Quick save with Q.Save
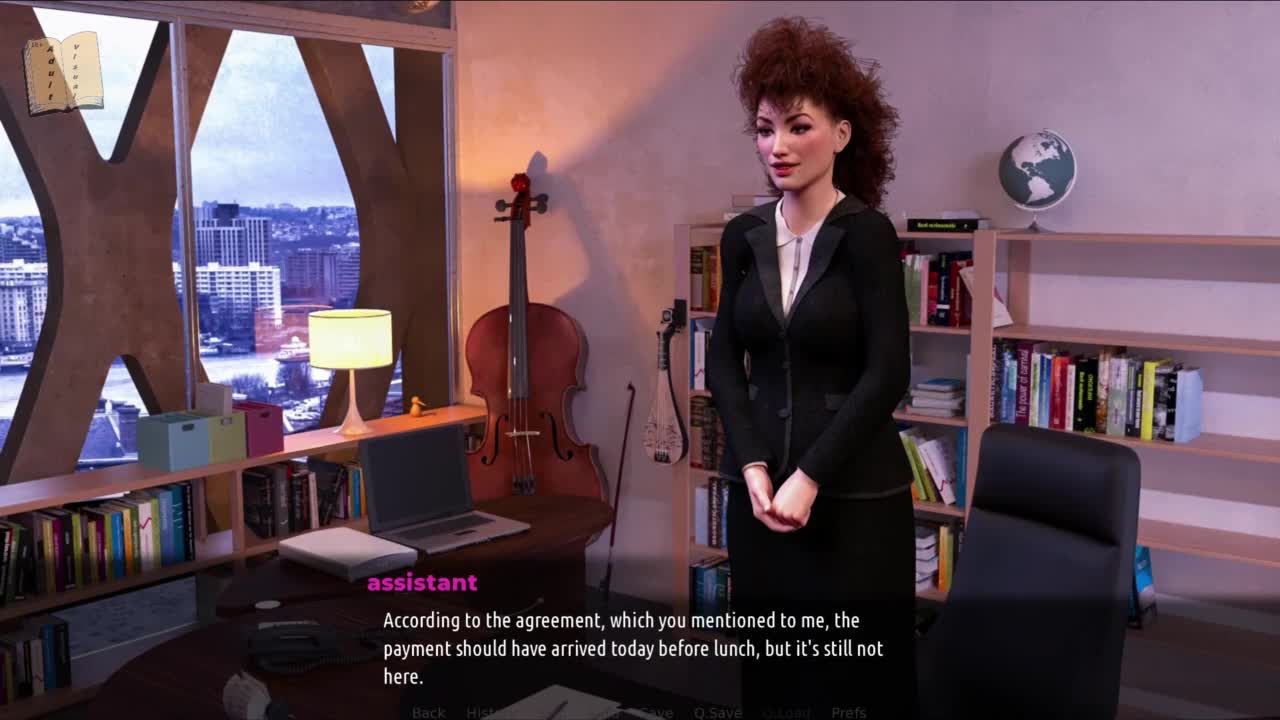The height and width of the screenshot is (720, 1280). (717, 712)
